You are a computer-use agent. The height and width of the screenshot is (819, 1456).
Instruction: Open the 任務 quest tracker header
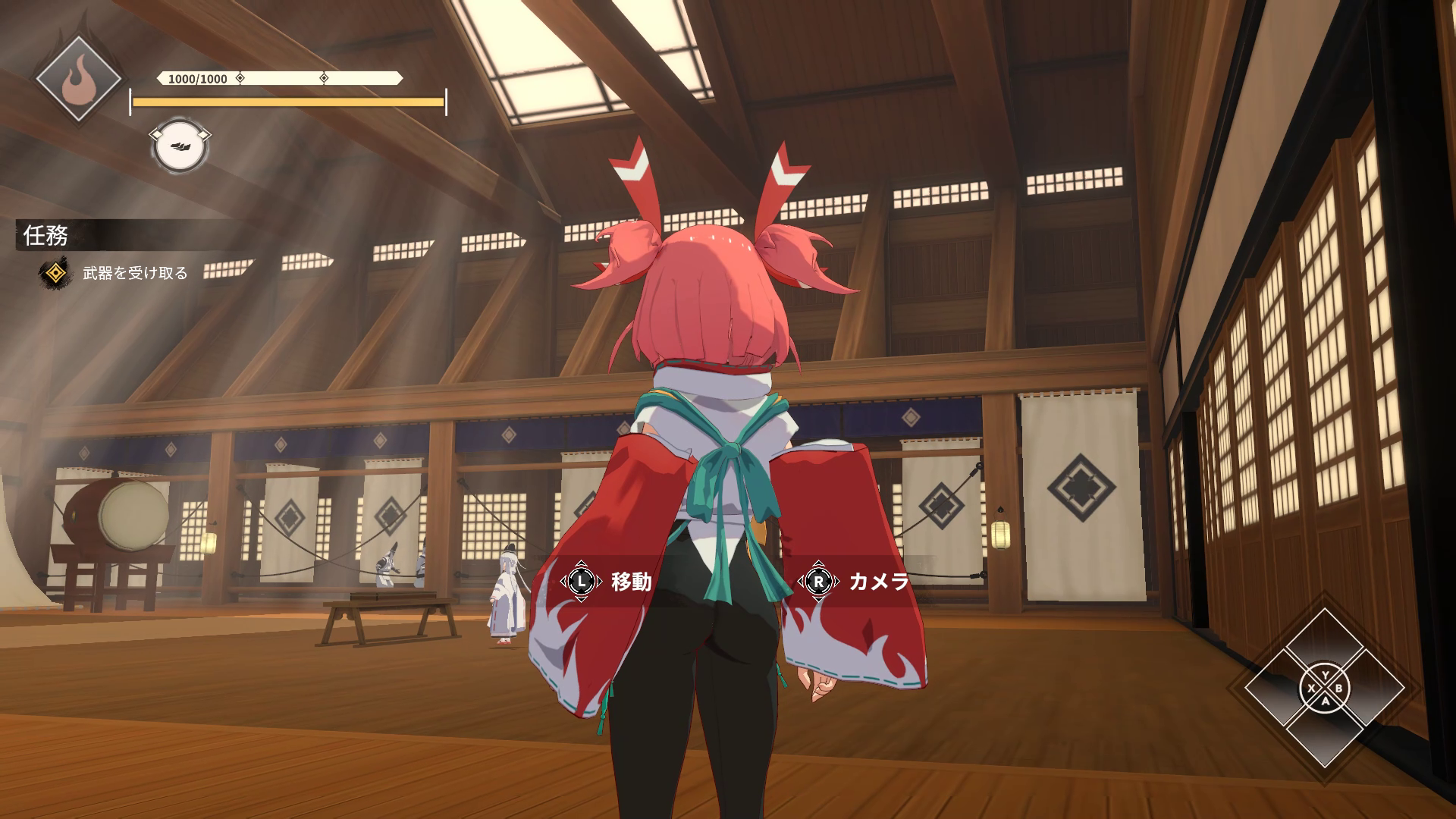(47, 236)
